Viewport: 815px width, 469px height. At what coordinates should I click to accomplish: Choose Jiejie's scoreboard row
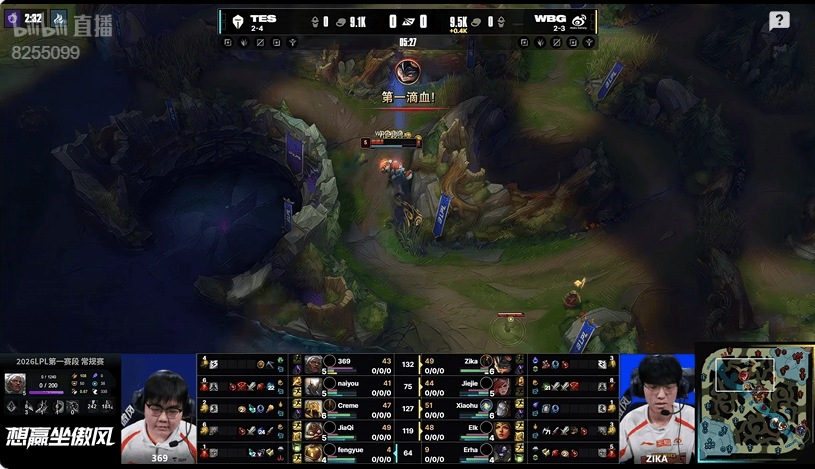pyautogui.click(x=470, y=385)
